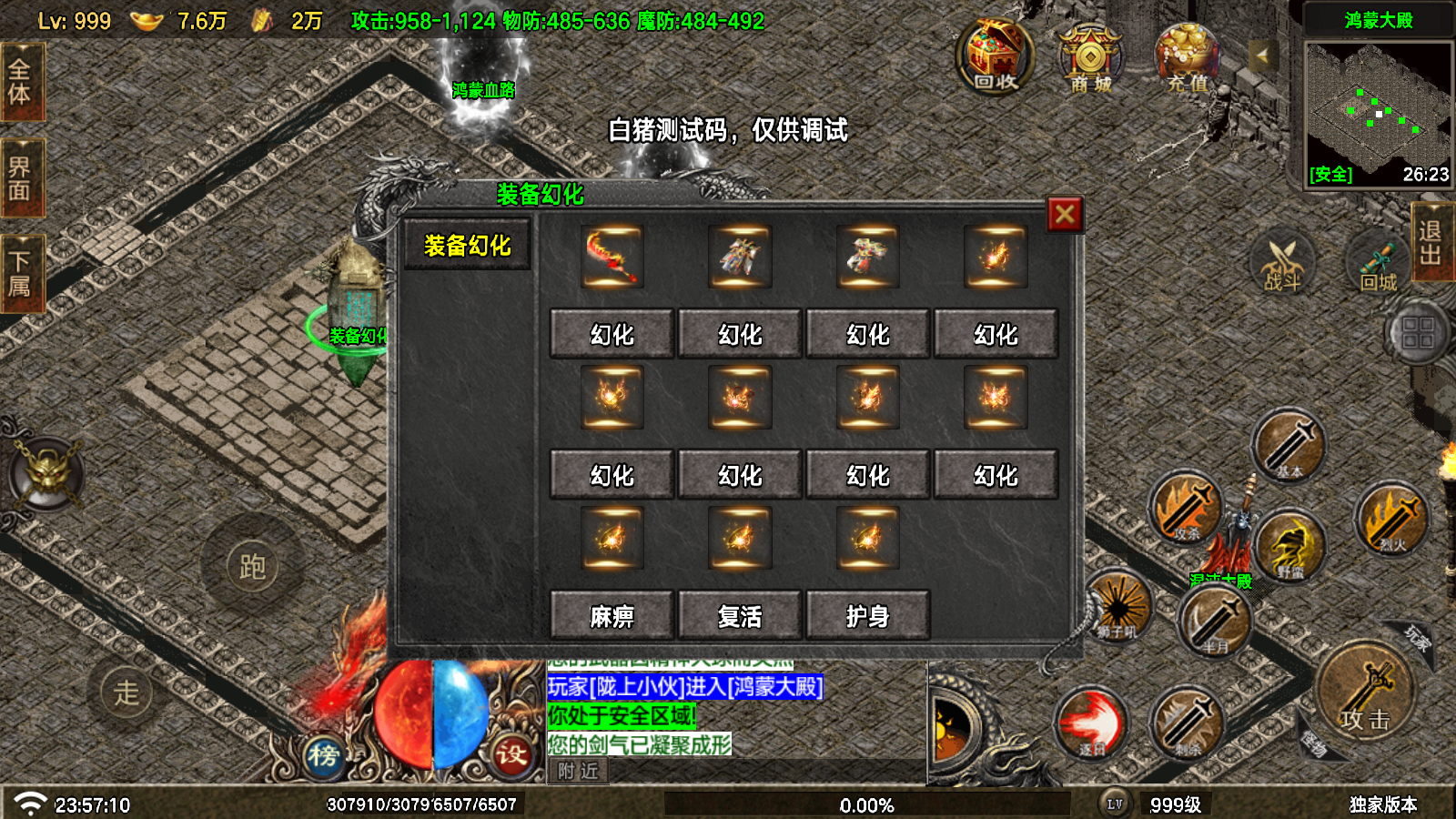The image size is (1456, 819).
Task: Hit the 退出 exit button
Action: [1432, 243]
